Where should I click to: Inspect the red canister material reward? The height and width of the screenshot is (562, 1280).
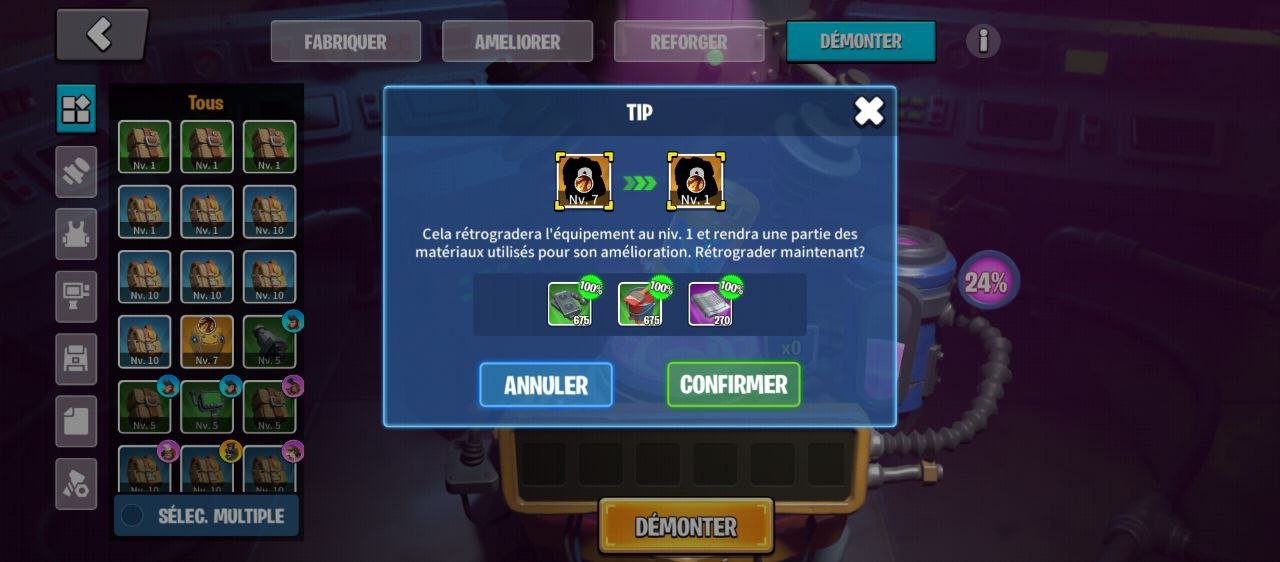coord(639,304)
